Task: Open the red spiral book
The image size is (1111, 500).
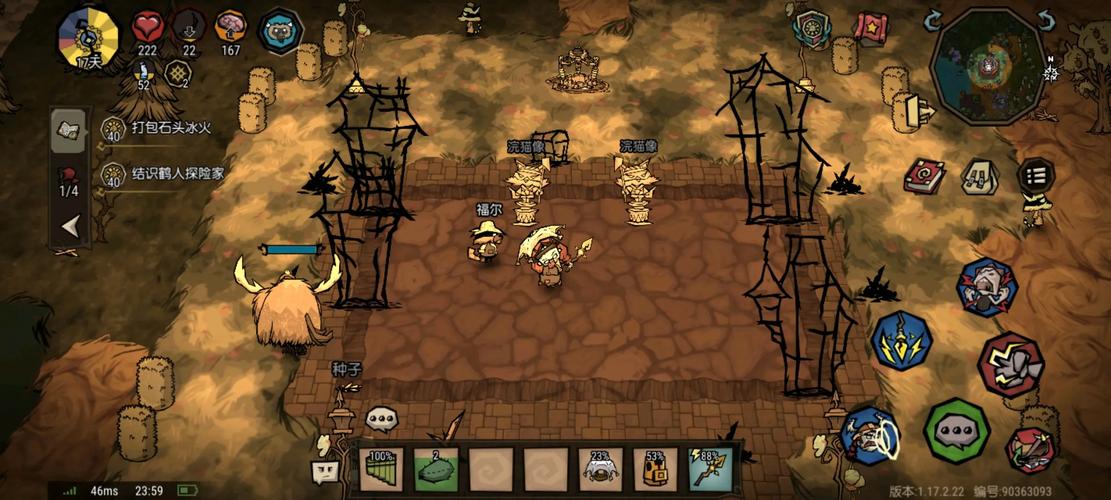Action: [924, 177]
